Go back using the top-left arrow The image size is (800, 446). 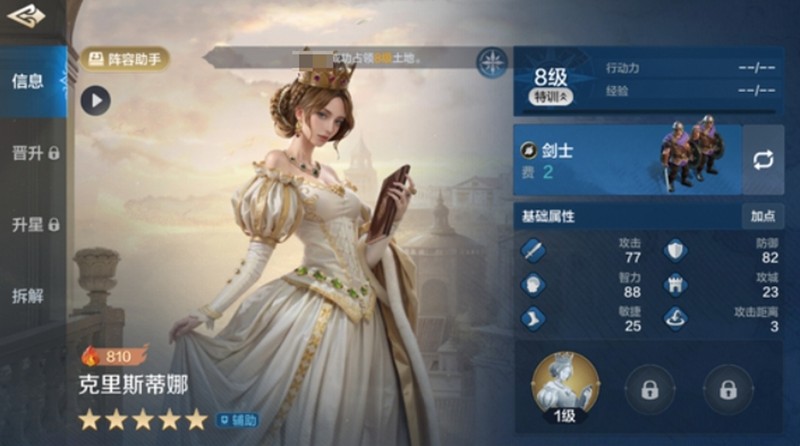[x=27, y=17]
